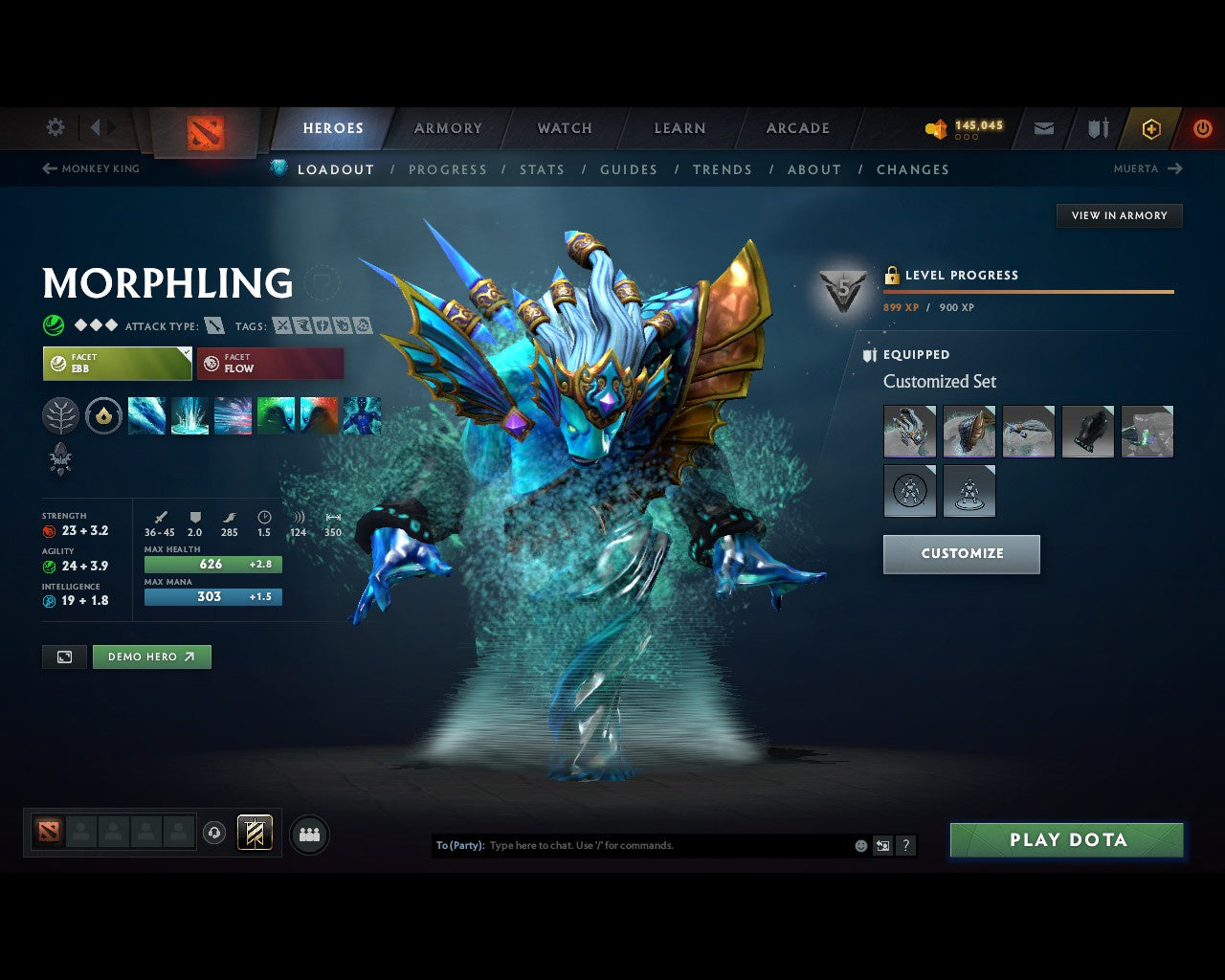Select the Ebb facet
The width and height of the screenshot is (1225, 980).
[x=115, y=364]
